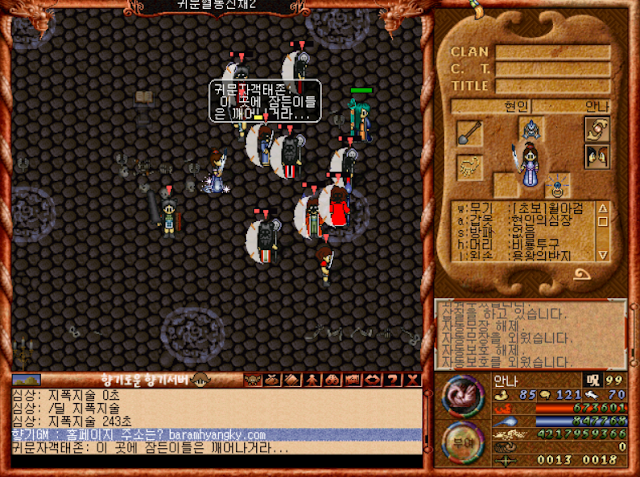Select the sword weapon equipment slot

tap(470, 132)
